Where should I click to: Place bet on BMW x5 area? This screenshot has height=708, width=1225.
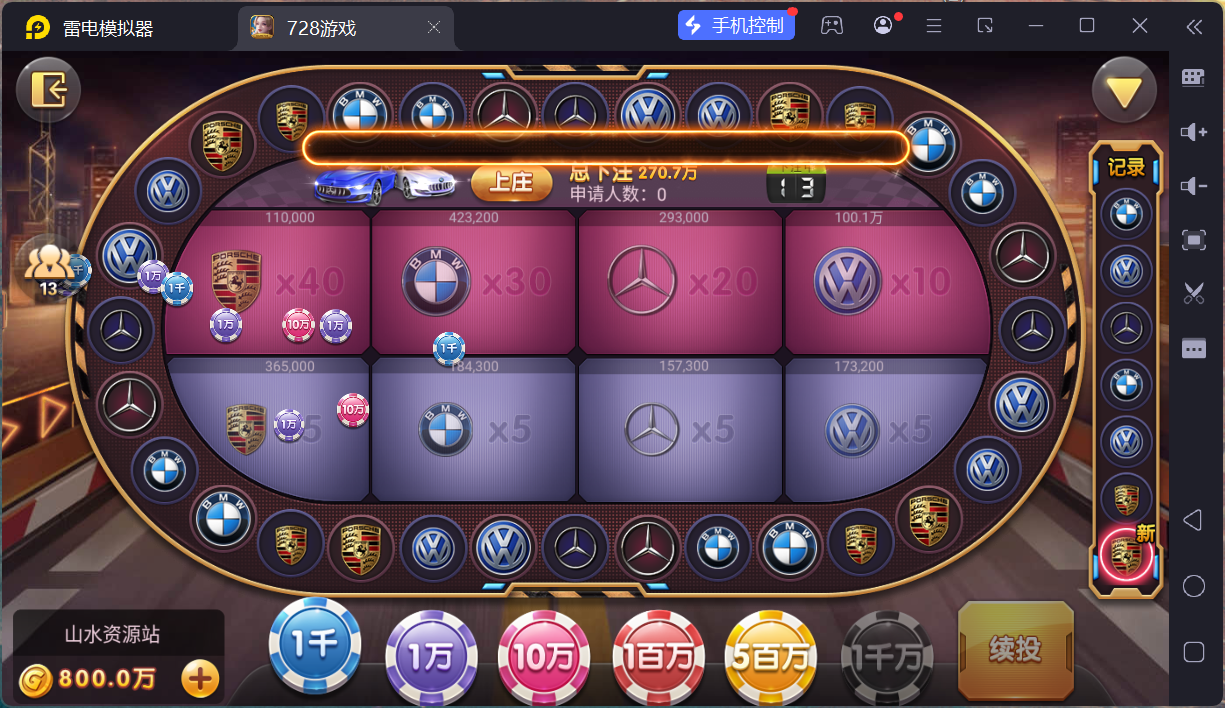point(474,431)
